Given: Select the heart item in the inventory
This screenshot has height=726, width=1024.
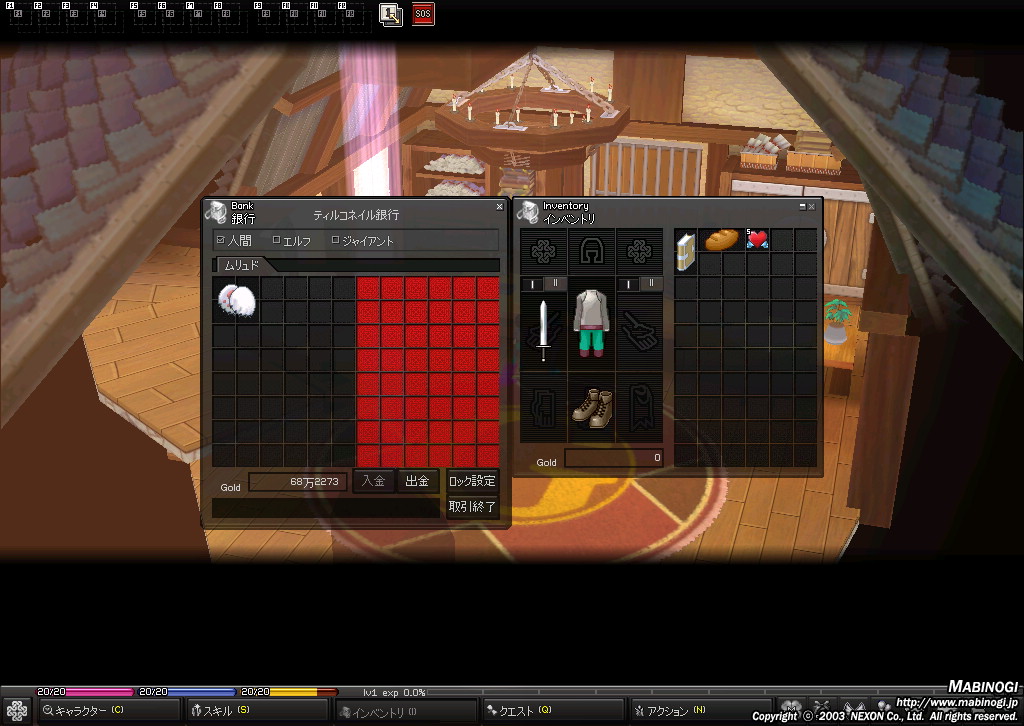Looking at the screenshot, I should [757, 240].
